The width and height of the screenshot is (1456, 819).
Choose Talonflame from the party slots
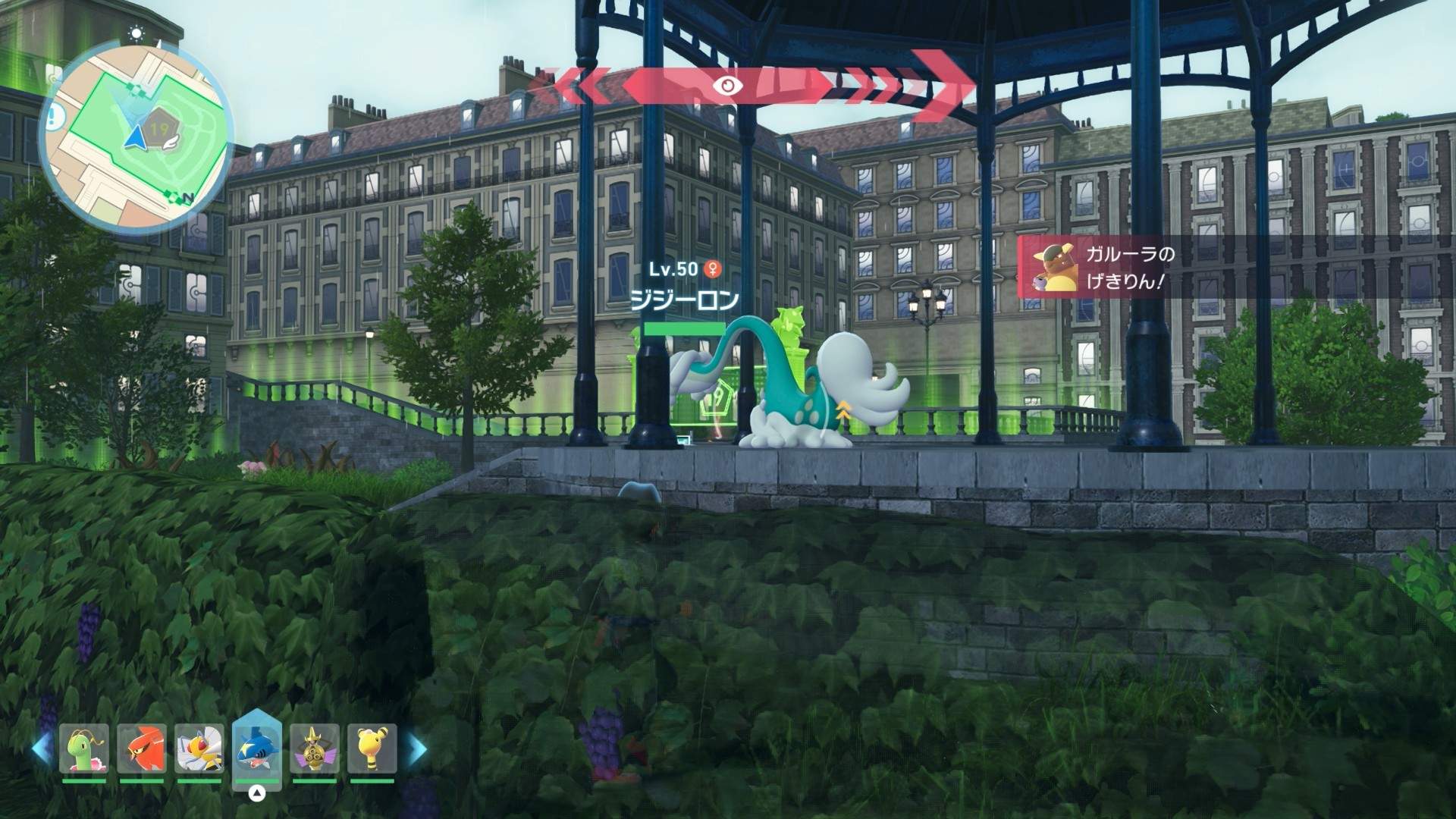click(x=142, y=748)
